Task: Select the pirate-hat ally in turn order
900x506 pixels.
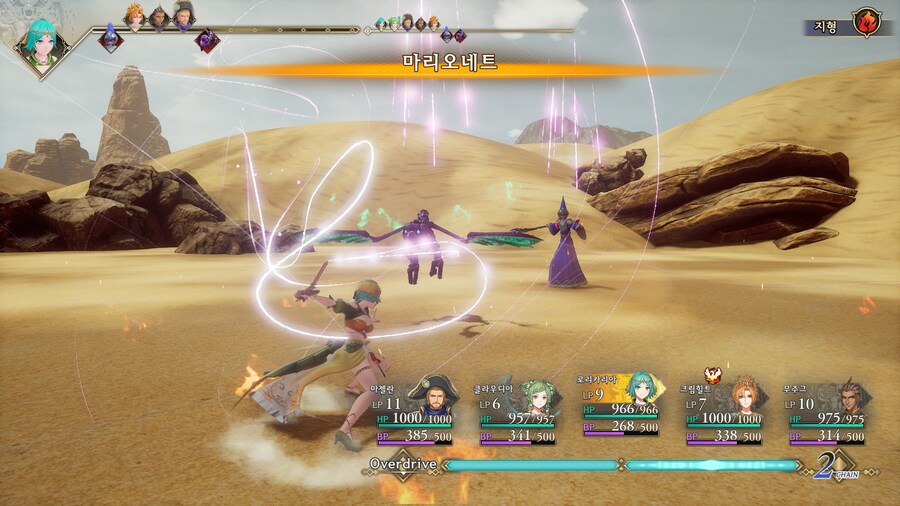Action: point(183,15)
